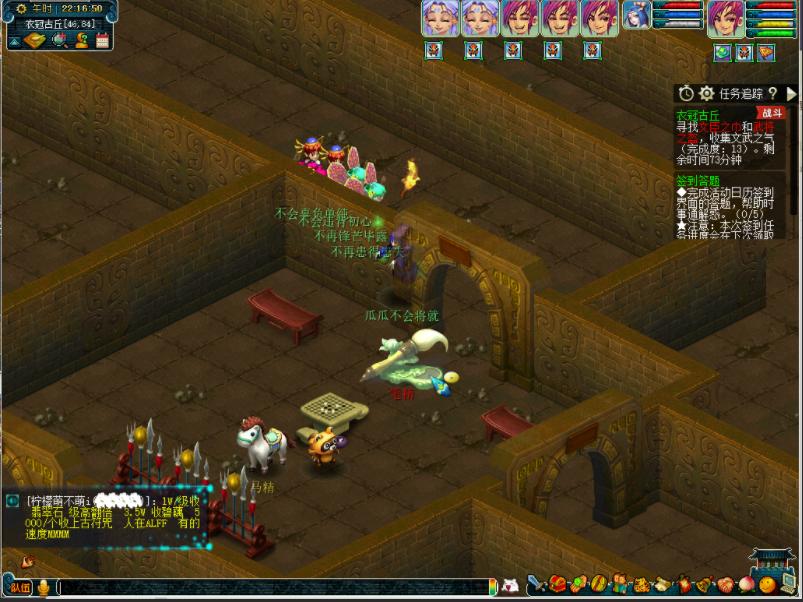Open the orange helper figure with question mark
Screen dimensions: 803x602
[80, 40]
